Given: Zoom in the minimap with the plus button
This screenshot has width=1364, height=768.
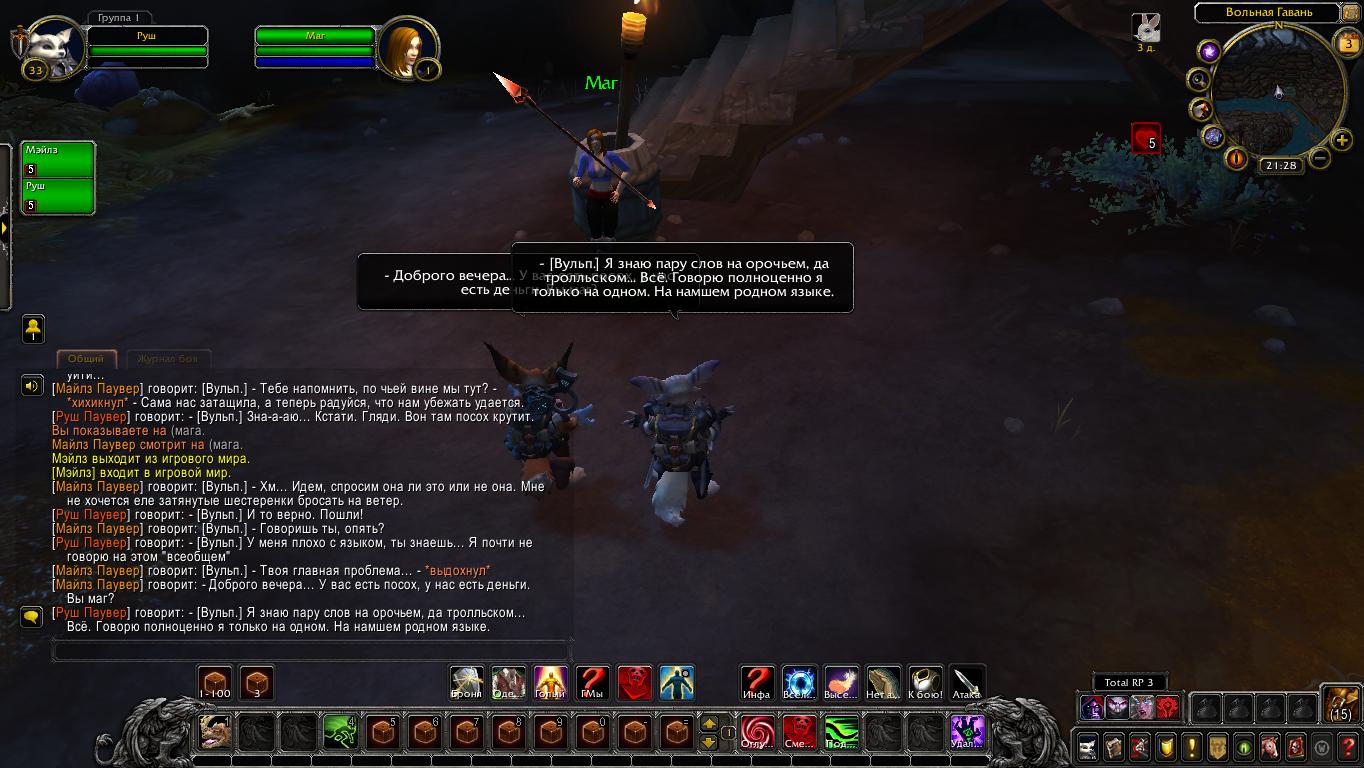Looking at the screenshot, I should tap(1341, 139).
